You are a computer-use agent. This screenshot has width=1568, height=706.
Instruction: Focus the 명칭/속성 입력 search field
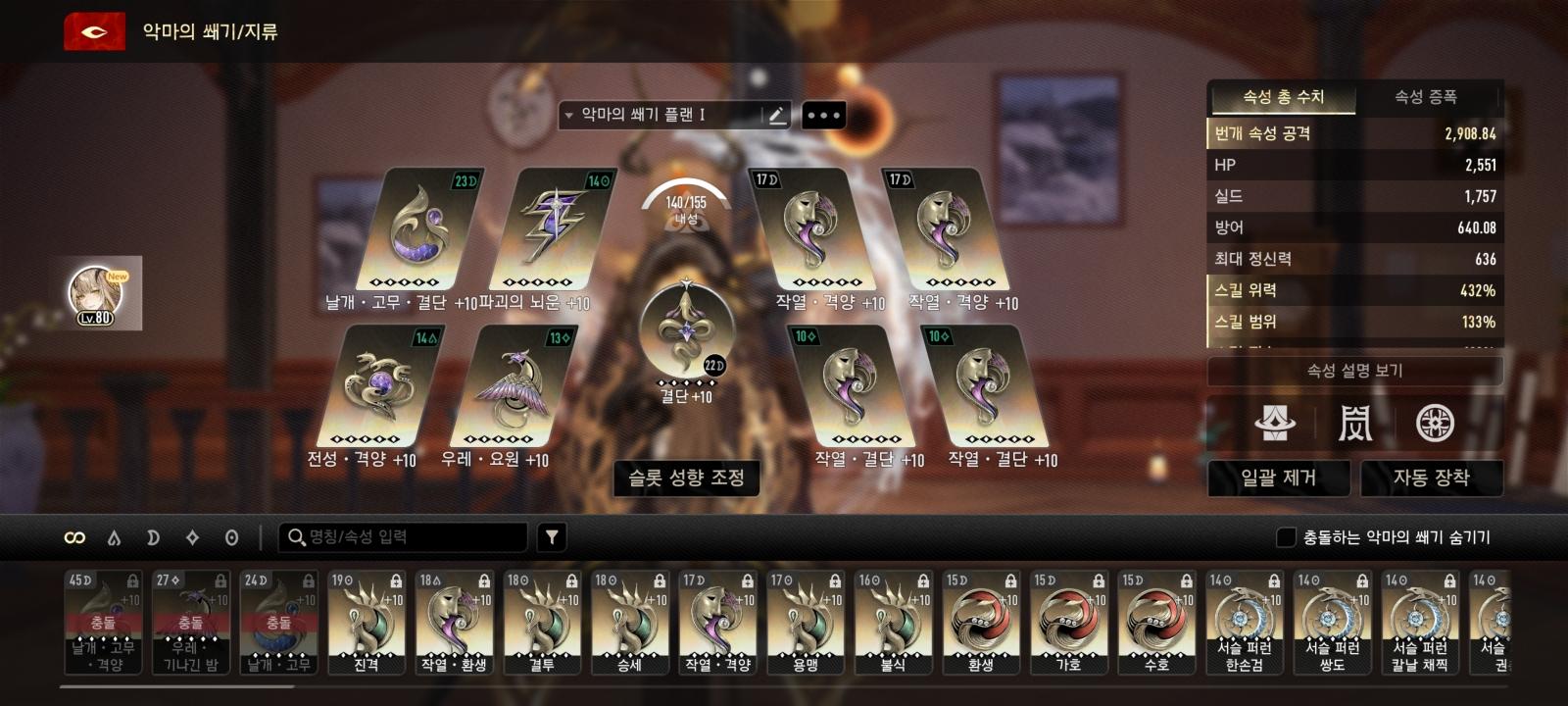(x=412, y=537)
